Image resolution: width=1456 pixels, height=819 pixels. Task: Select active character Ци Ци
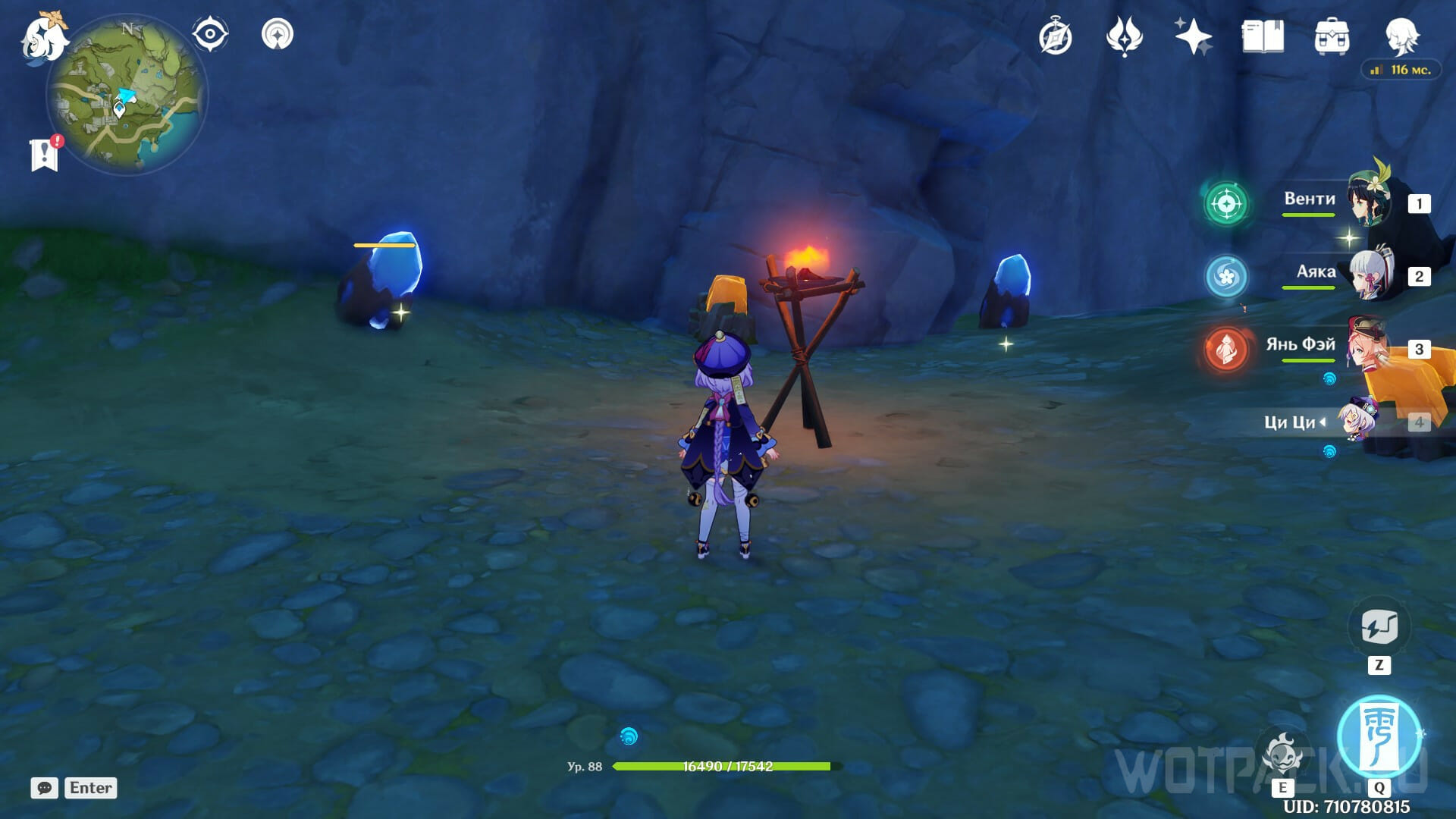1357,421
